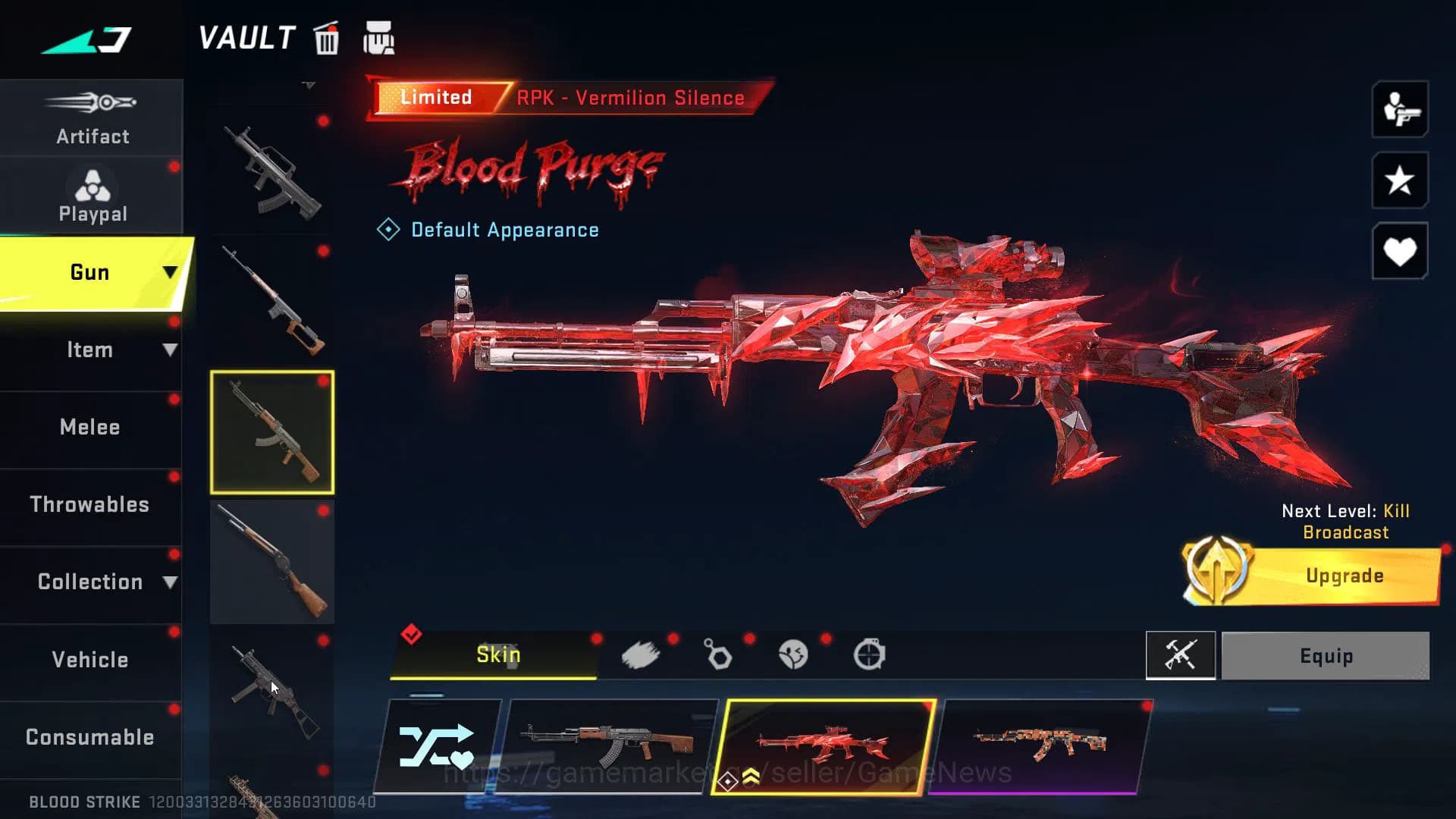Open the Item category dropdown

click(170, 350)
